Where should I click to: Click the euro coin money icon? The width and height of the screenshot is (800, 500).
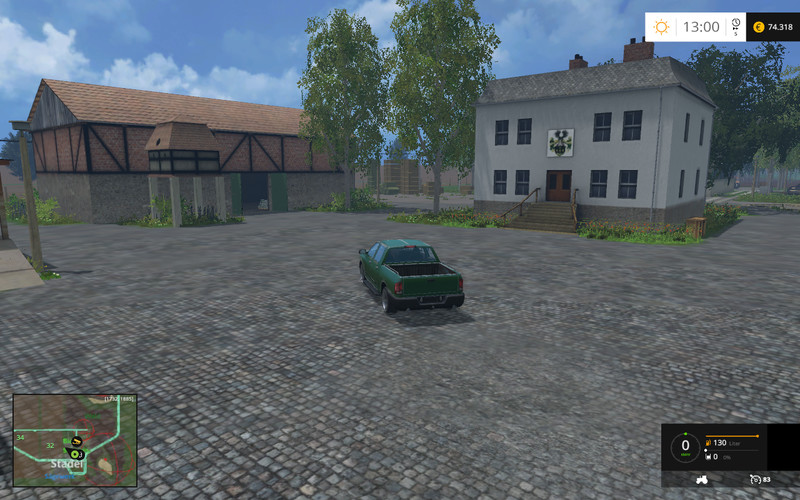pos(758,27)
